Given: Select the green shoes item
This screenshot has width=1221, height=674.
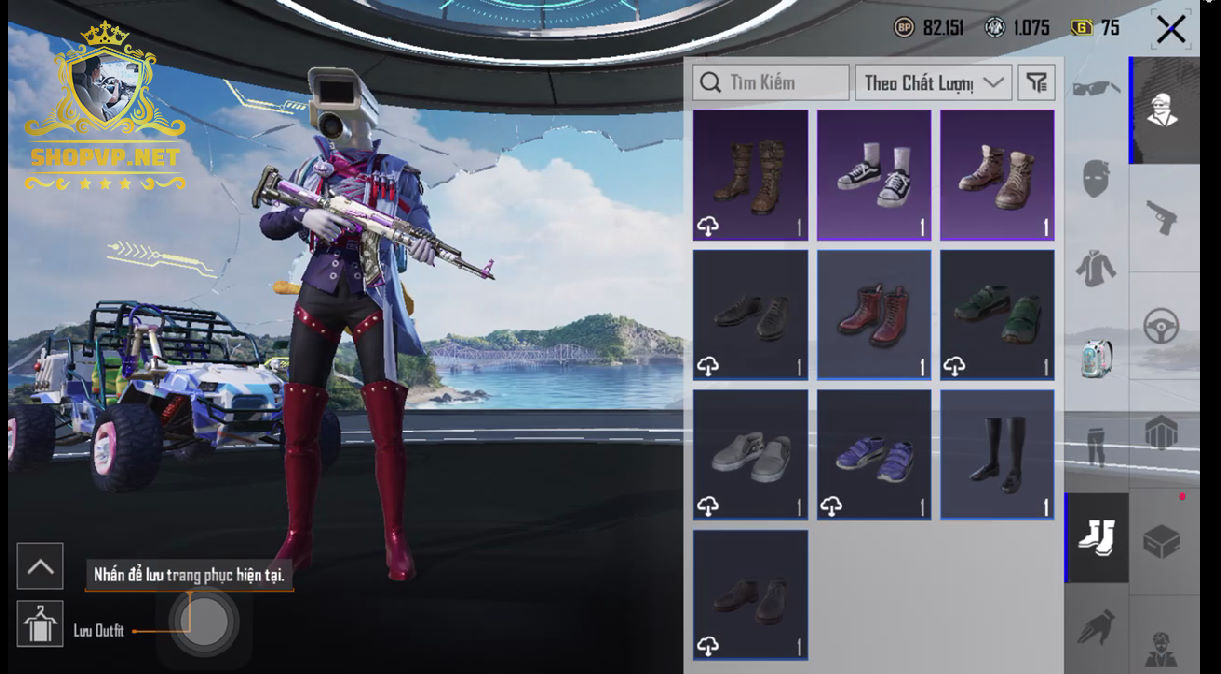Looking at the screenshot, I should coord(997,315).
